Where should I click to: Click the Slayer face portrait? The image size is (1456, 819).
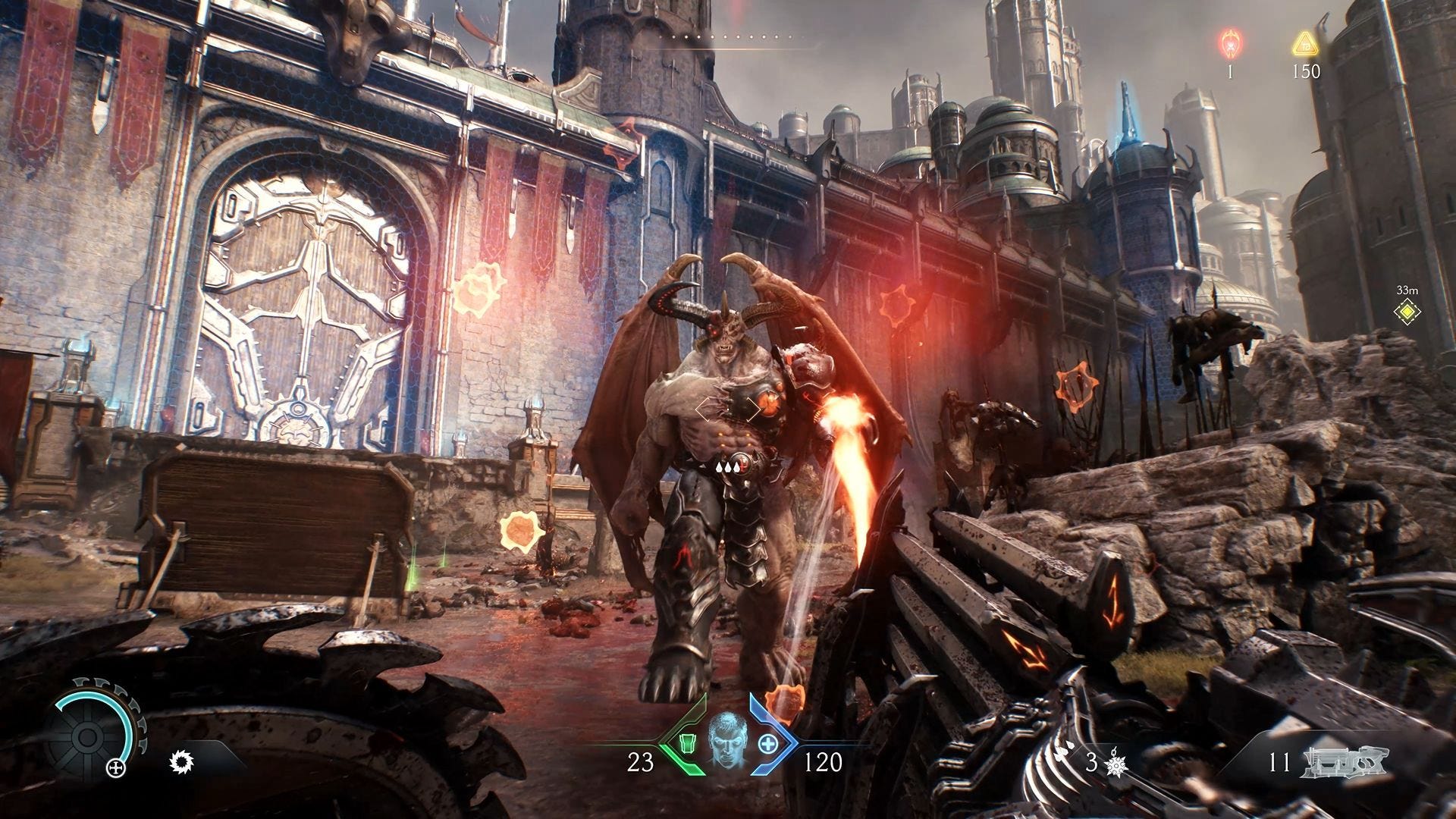tap(726, 739)
